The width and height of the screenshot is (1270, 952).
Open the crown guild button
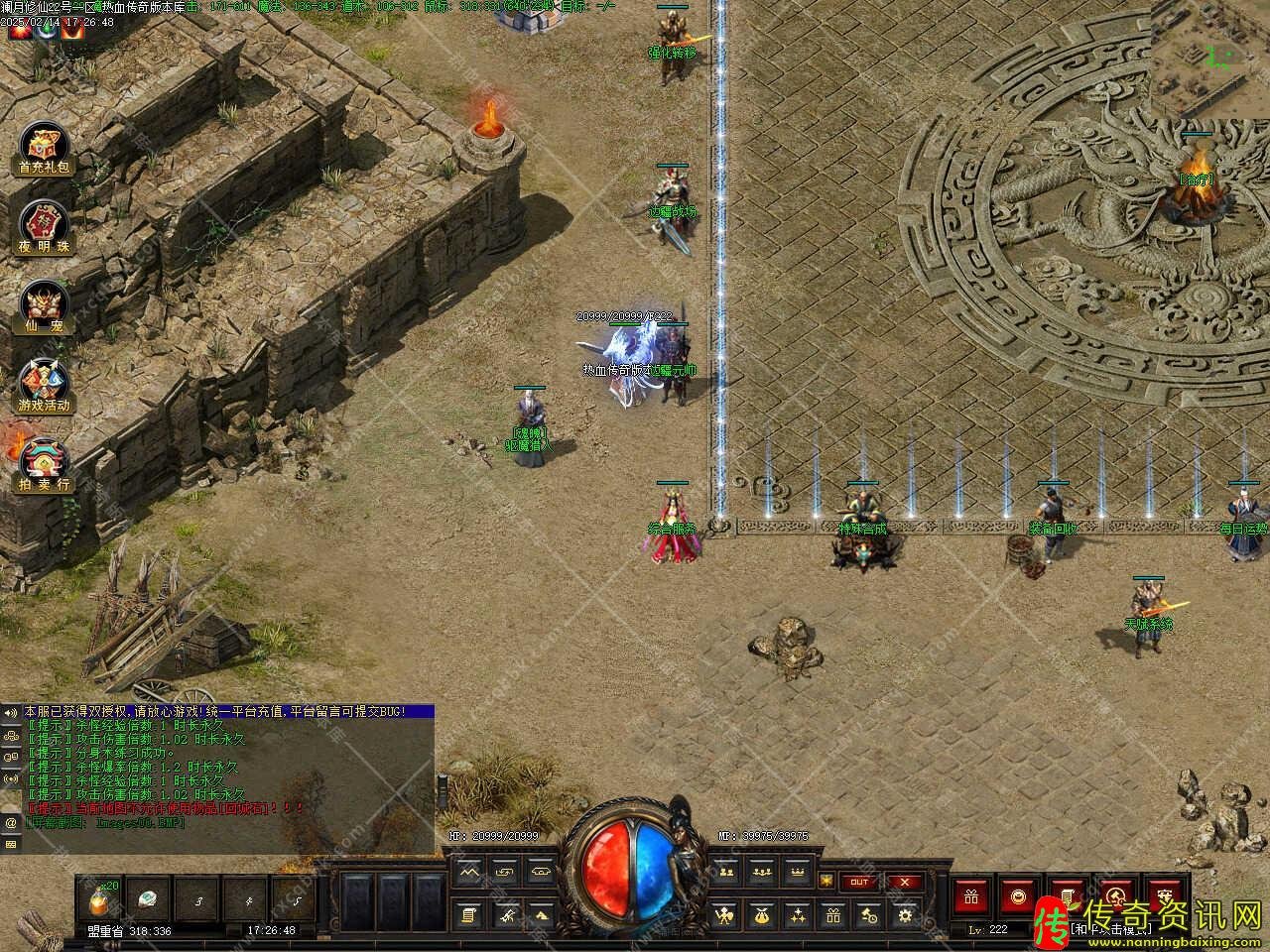pos(796,872)
